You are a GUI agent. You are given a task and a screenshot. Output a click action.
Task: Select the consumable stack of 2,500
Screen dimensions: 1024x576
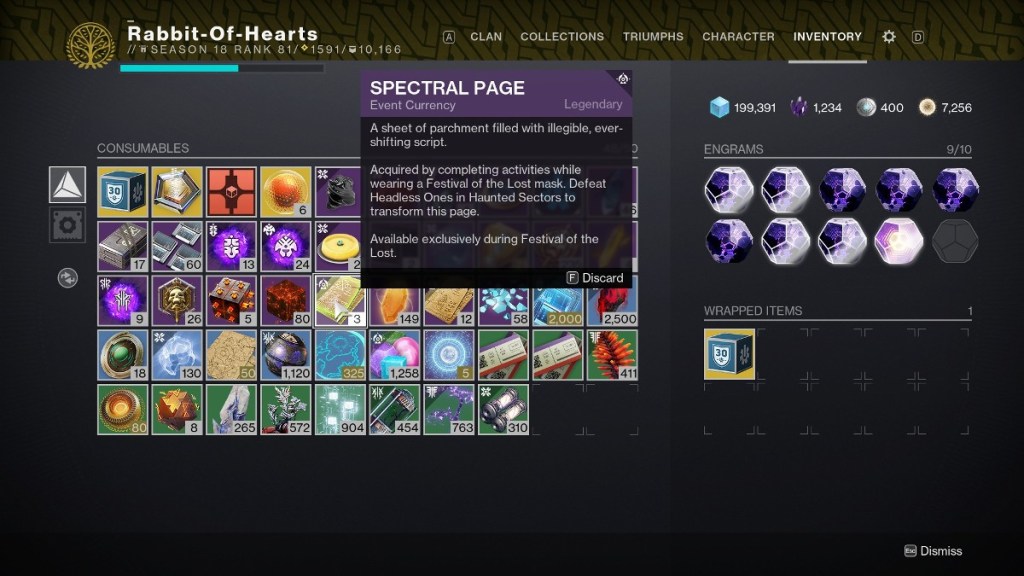tap(611, 301)
